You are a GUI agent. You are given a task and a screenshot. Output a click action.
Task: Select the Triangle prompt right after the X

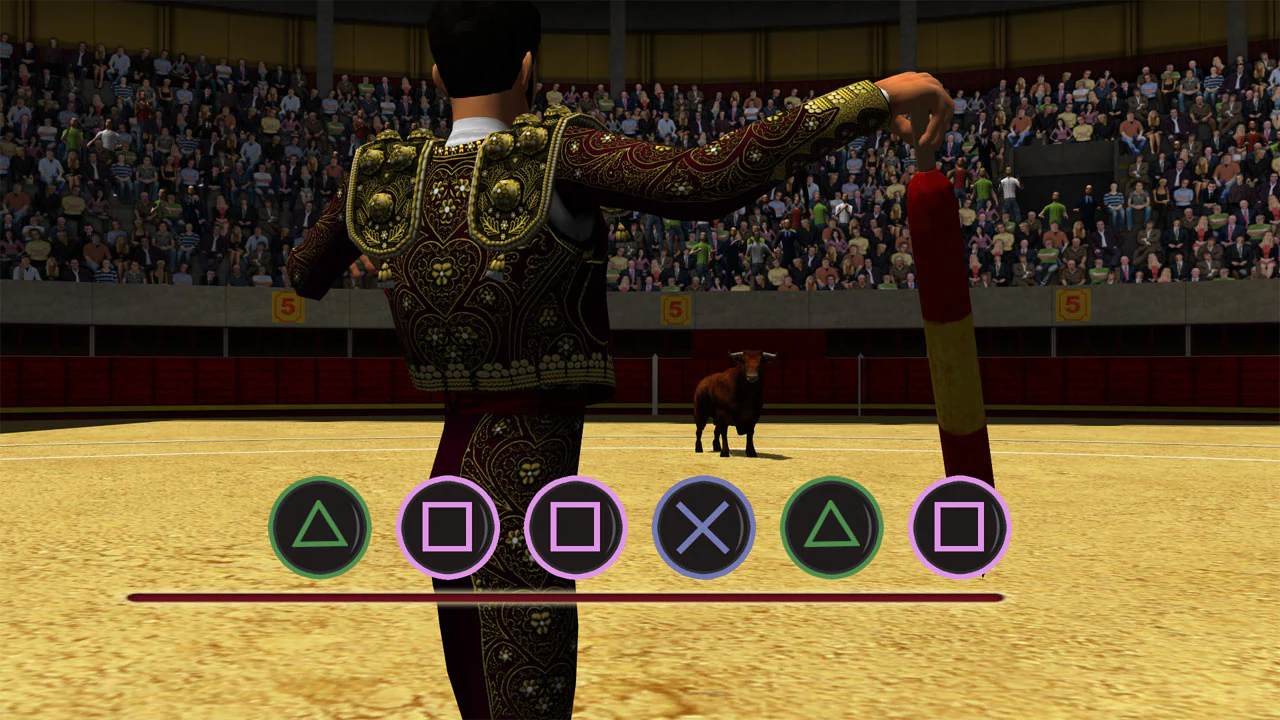coord(830,527)
